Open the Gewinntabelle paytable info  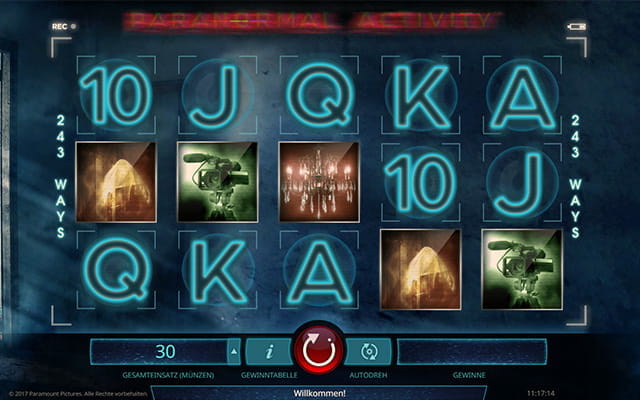click(x=270, y=351)
